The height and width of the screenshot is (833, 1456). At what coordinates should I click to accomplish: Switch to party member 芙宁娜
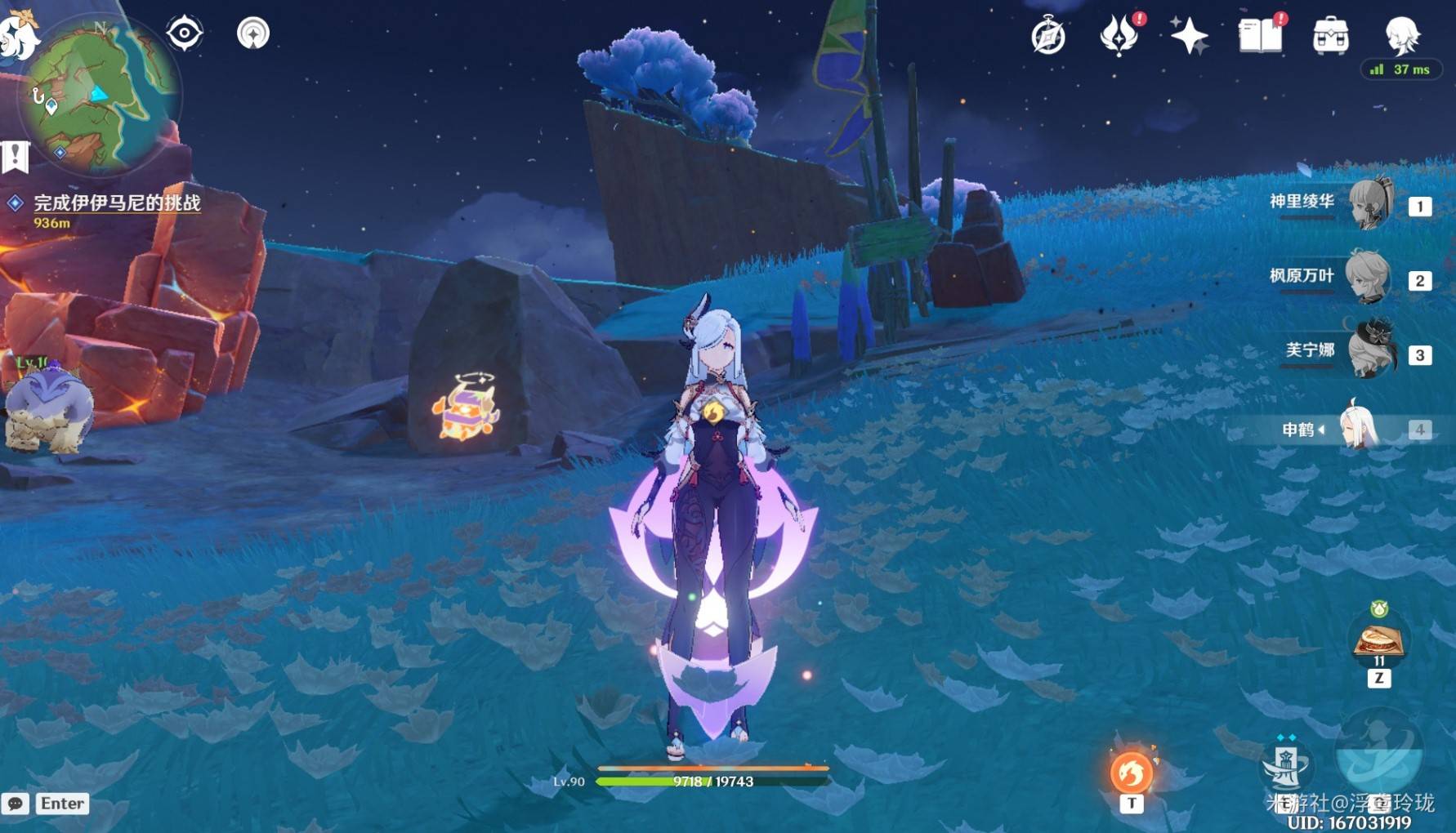1369,352
